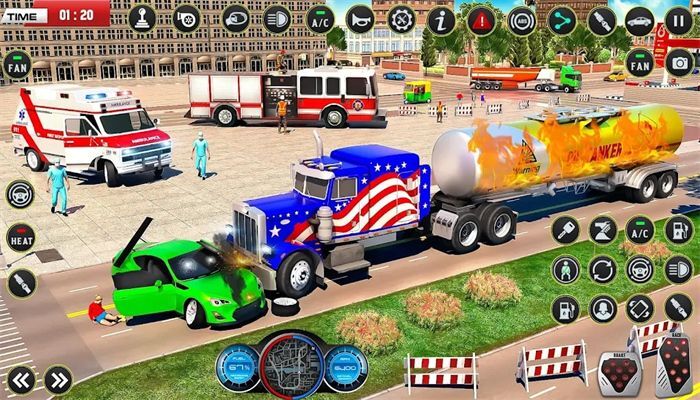This screenshot has width=700, height=400.
Task: Click the green share arrow icon
Action: click(562, 19)
